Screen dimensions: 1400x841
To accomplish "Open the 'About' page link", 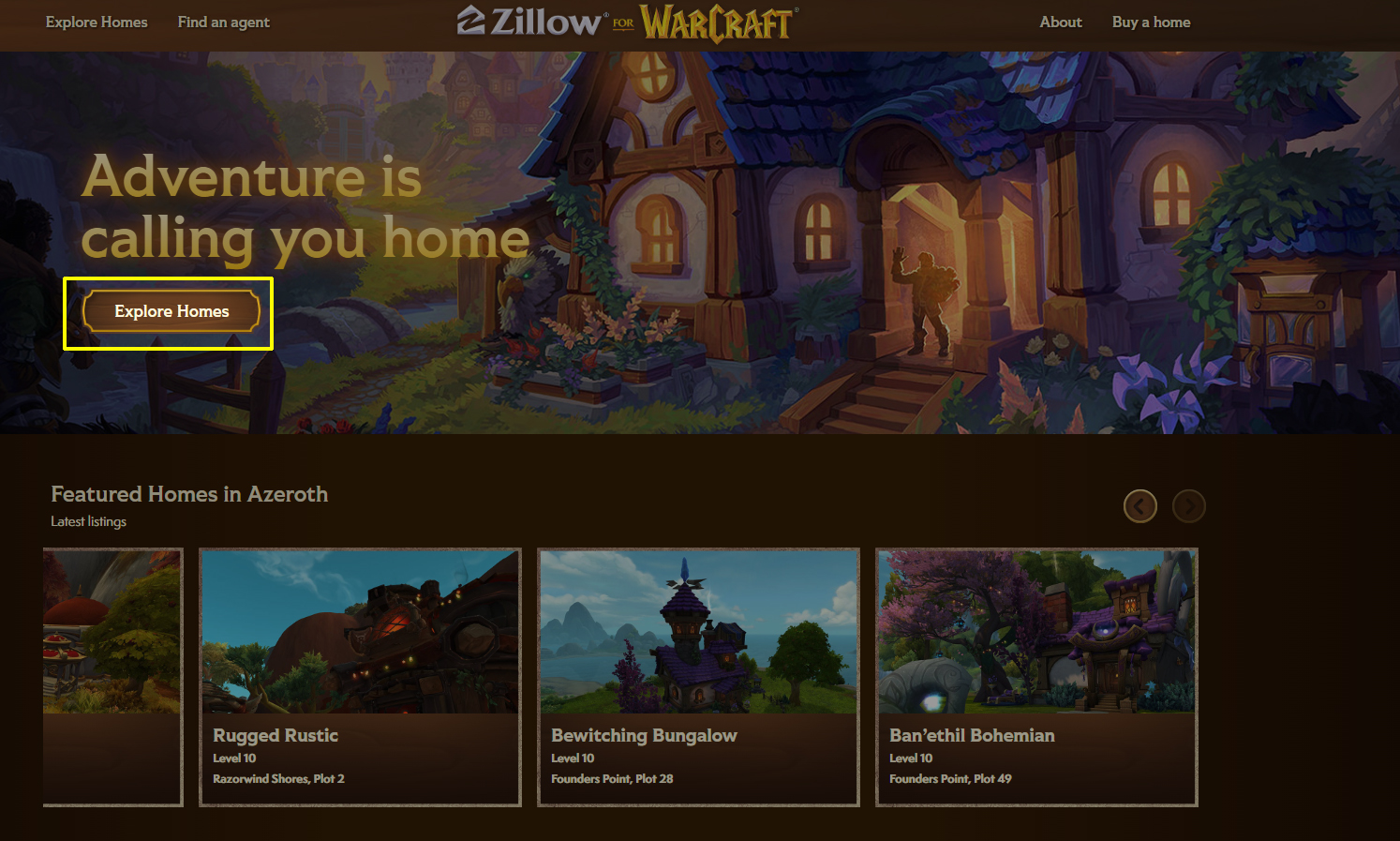I will tap(1060, 22).
